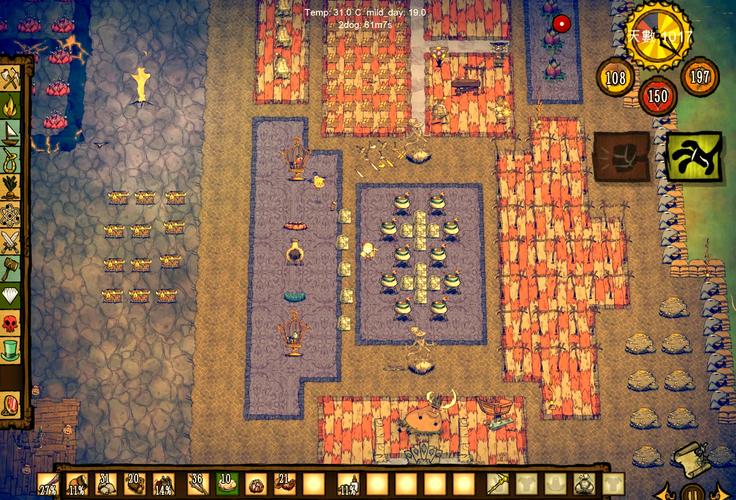Viewport: 736px width, 500px height.
Task: Select the white gem Refine tab
Action: tap(11, 296)
